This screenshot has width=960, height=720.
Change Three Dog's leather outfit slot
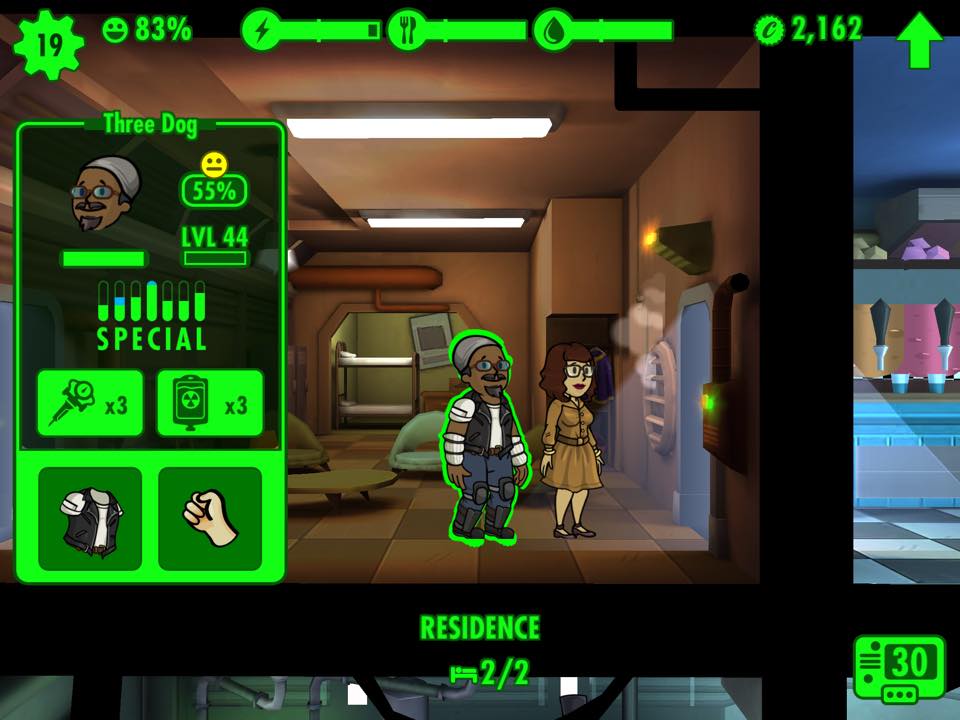tap(90, 519)
